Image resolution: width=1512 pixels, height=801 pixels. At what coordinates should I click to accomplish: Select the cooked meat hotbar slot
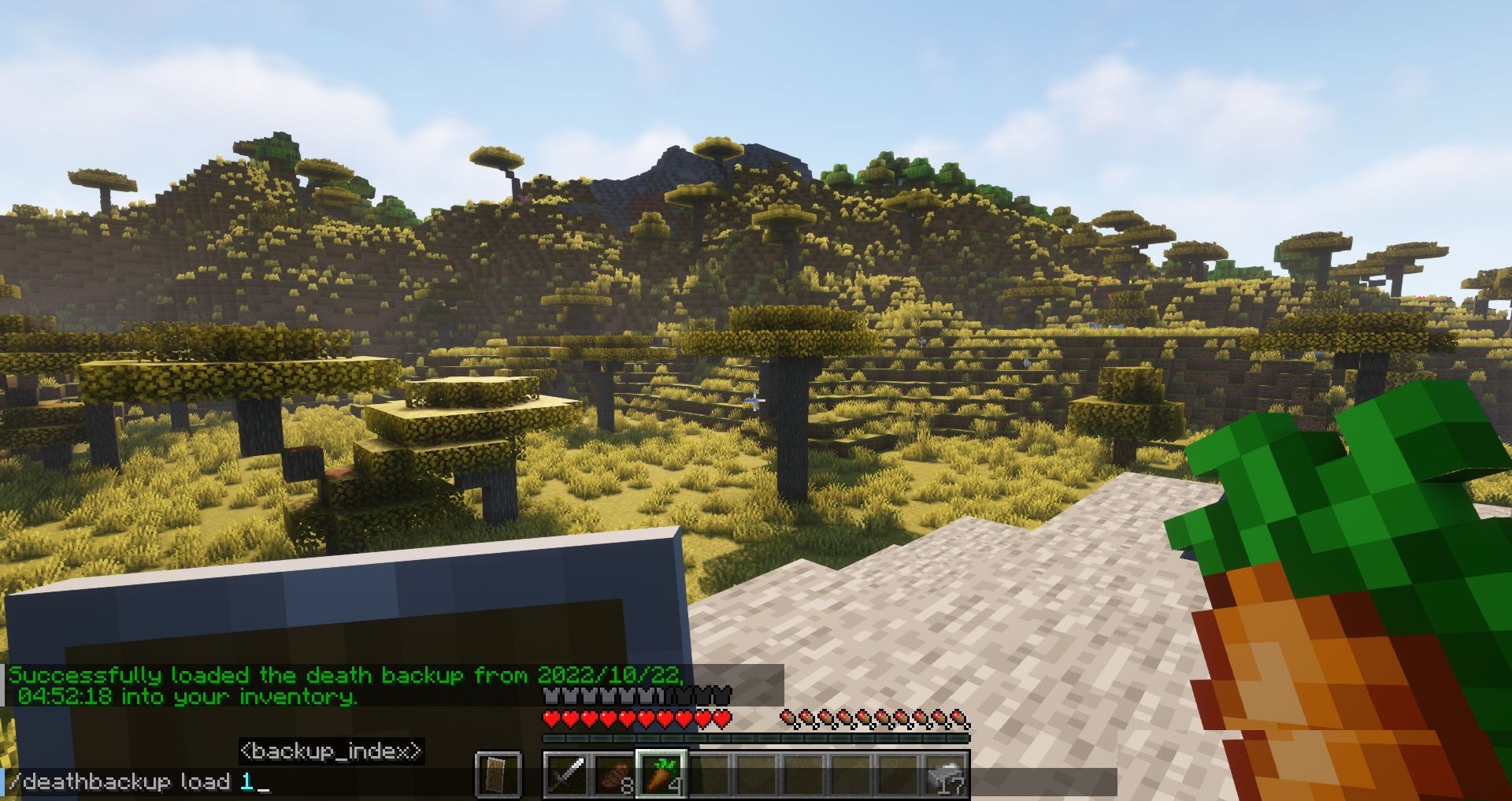(613, 774)
